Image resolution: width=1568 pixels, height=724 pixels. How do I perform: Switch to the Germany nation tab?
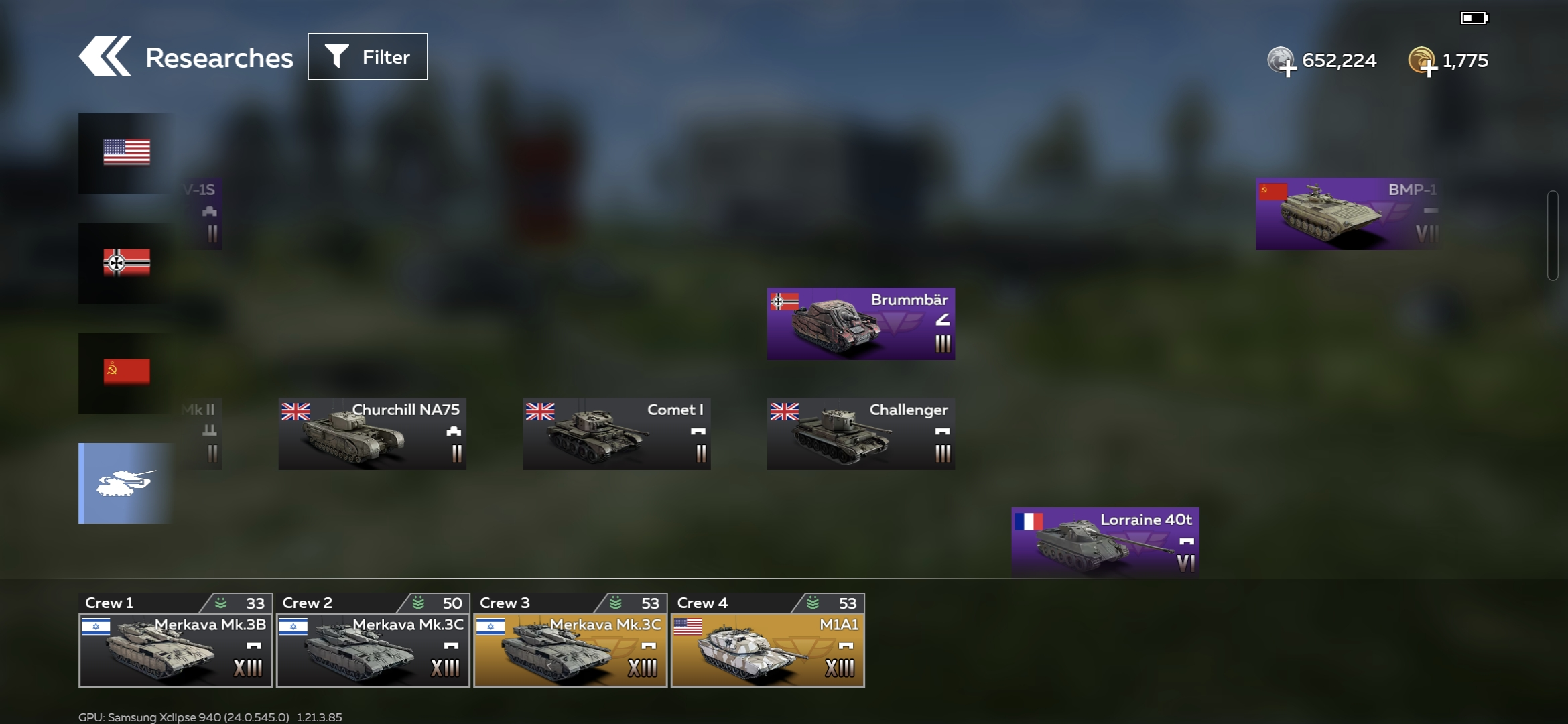(x=126, y=263)
